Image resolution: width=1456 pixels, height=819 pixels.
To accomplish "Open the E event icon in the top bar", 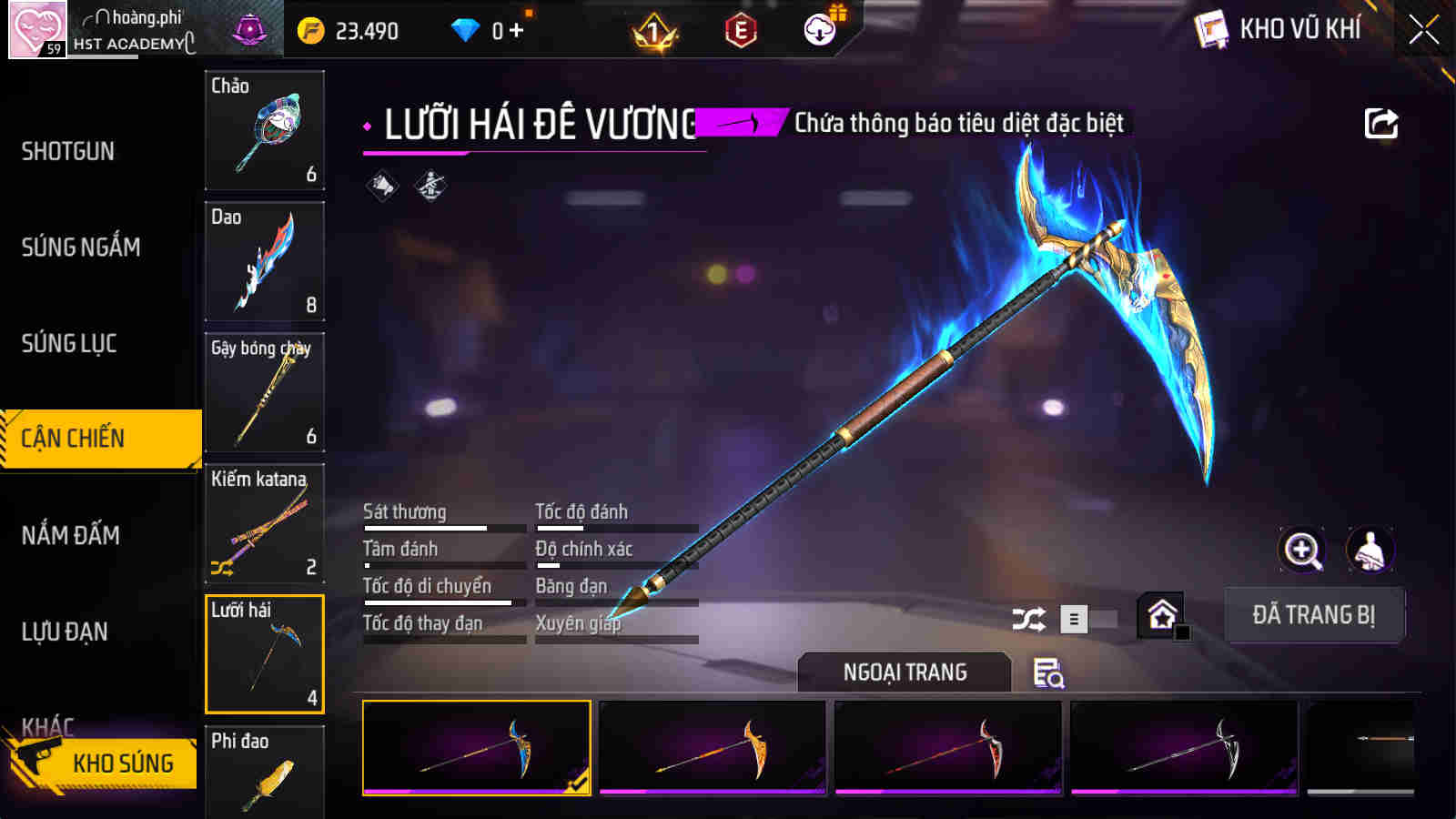I will pos(737,28).
